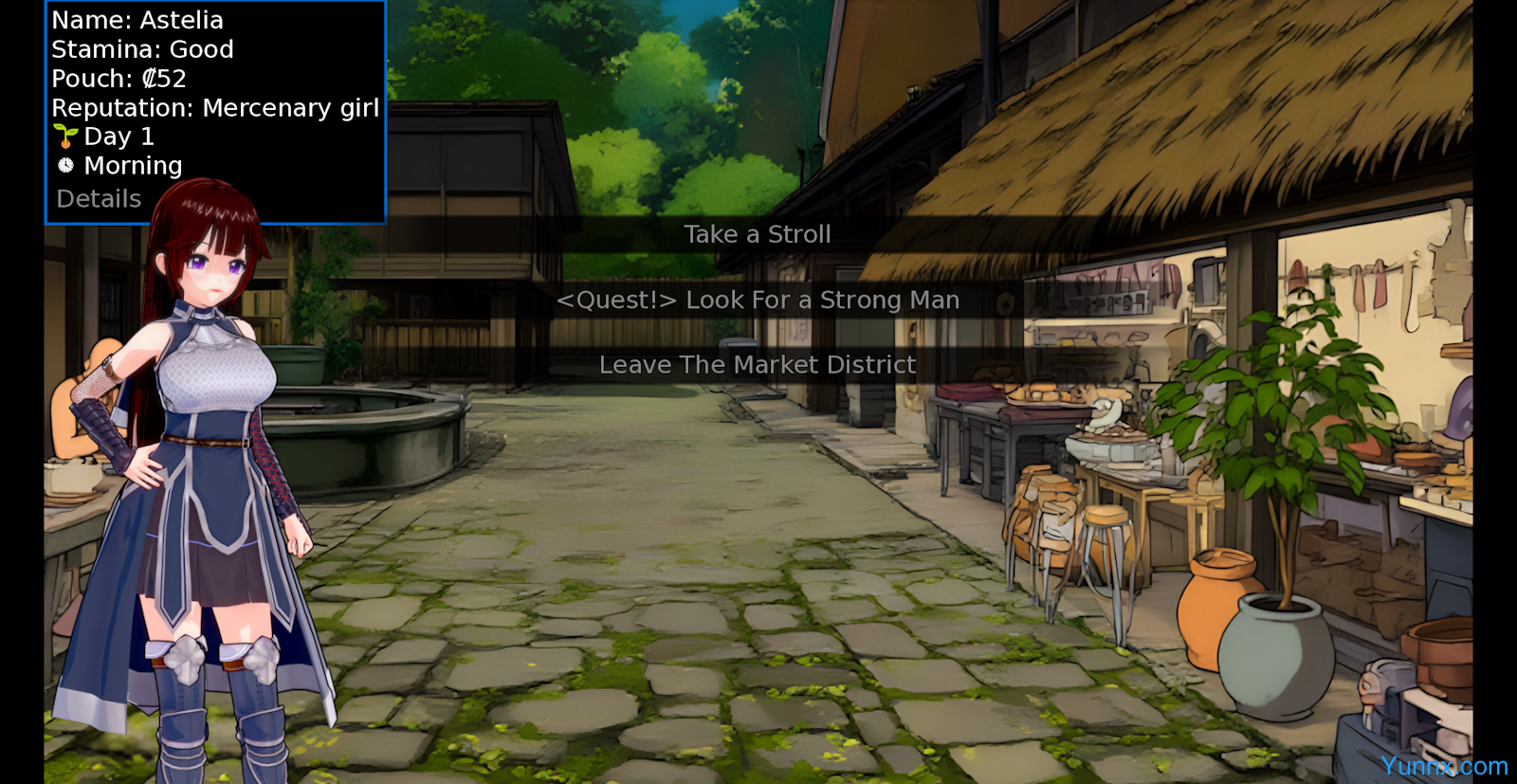Choose Leave The Market District
Viewport: 1517px width, 784px height.
(x=758, y=365)
